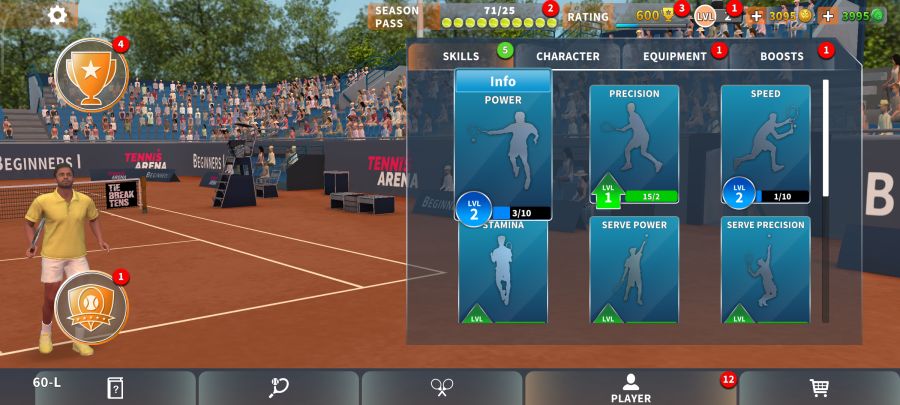Switch to the Skills tab
Image resolution: width=900 pixels, height=405 pixels.
pyautogui.click(x=461, y=56)
